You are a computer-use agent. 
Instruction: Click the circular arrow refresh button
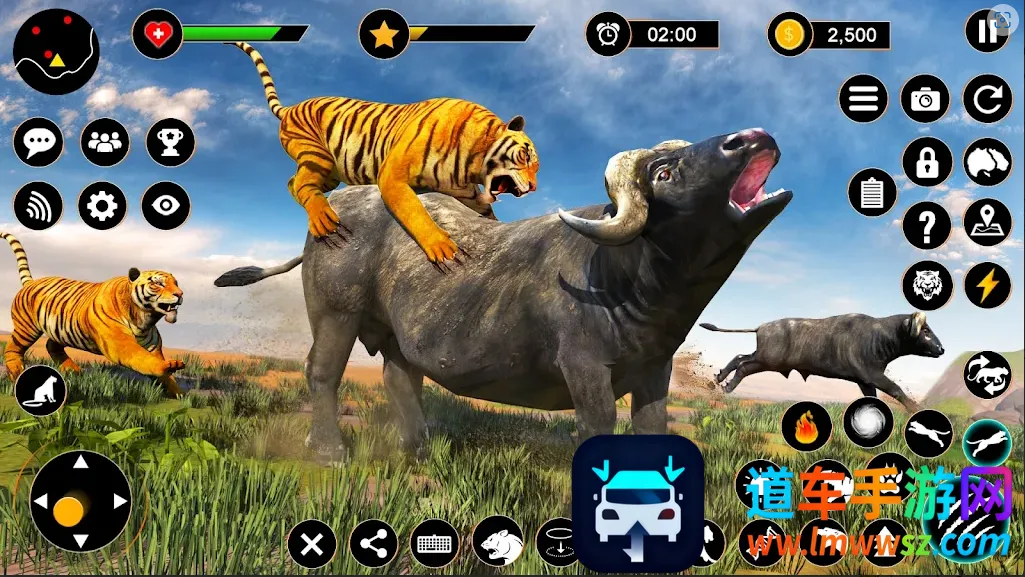click(x=987, y=98)
